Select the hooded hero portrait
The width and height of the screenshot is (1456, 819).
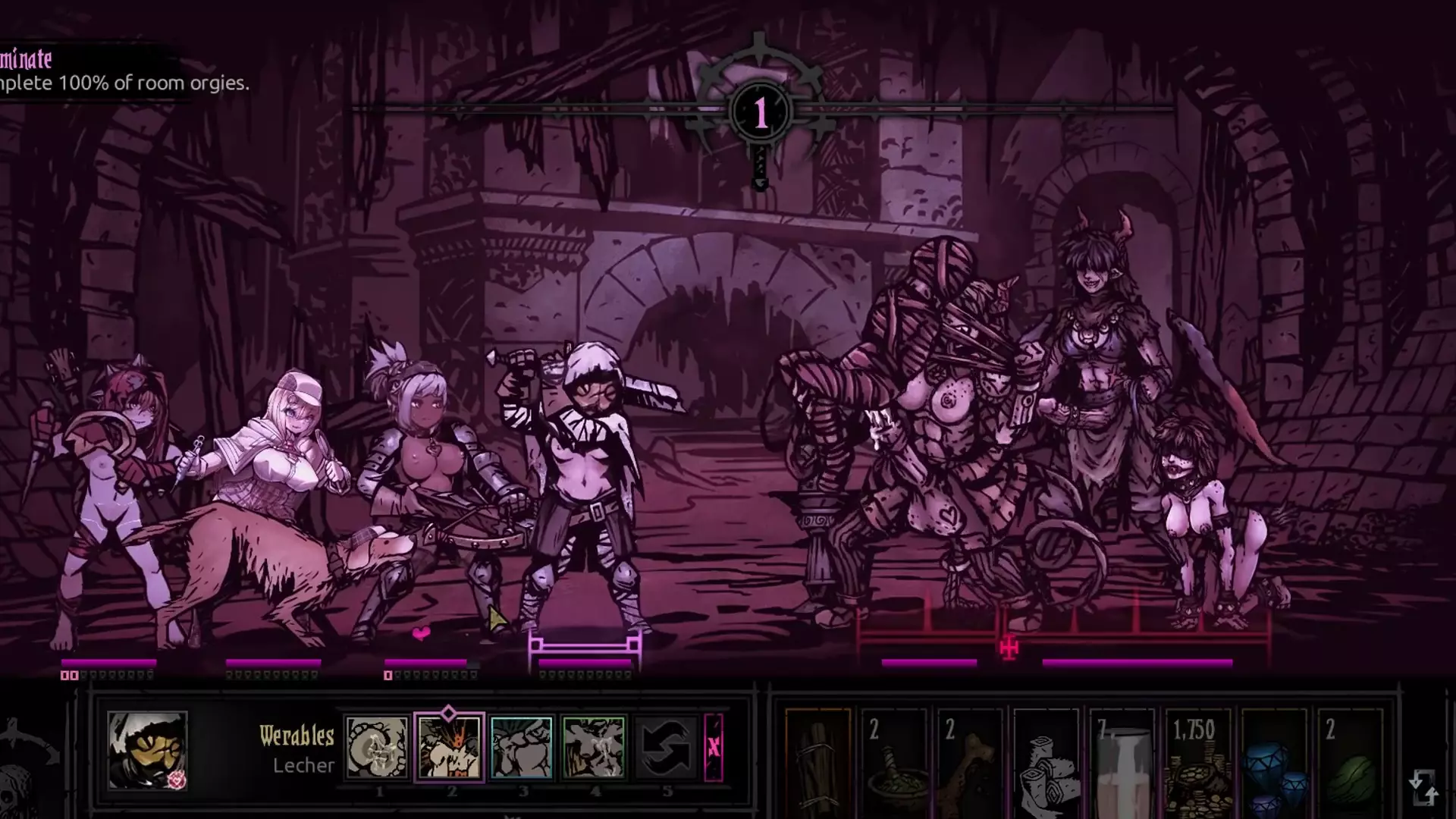point(147,749)
